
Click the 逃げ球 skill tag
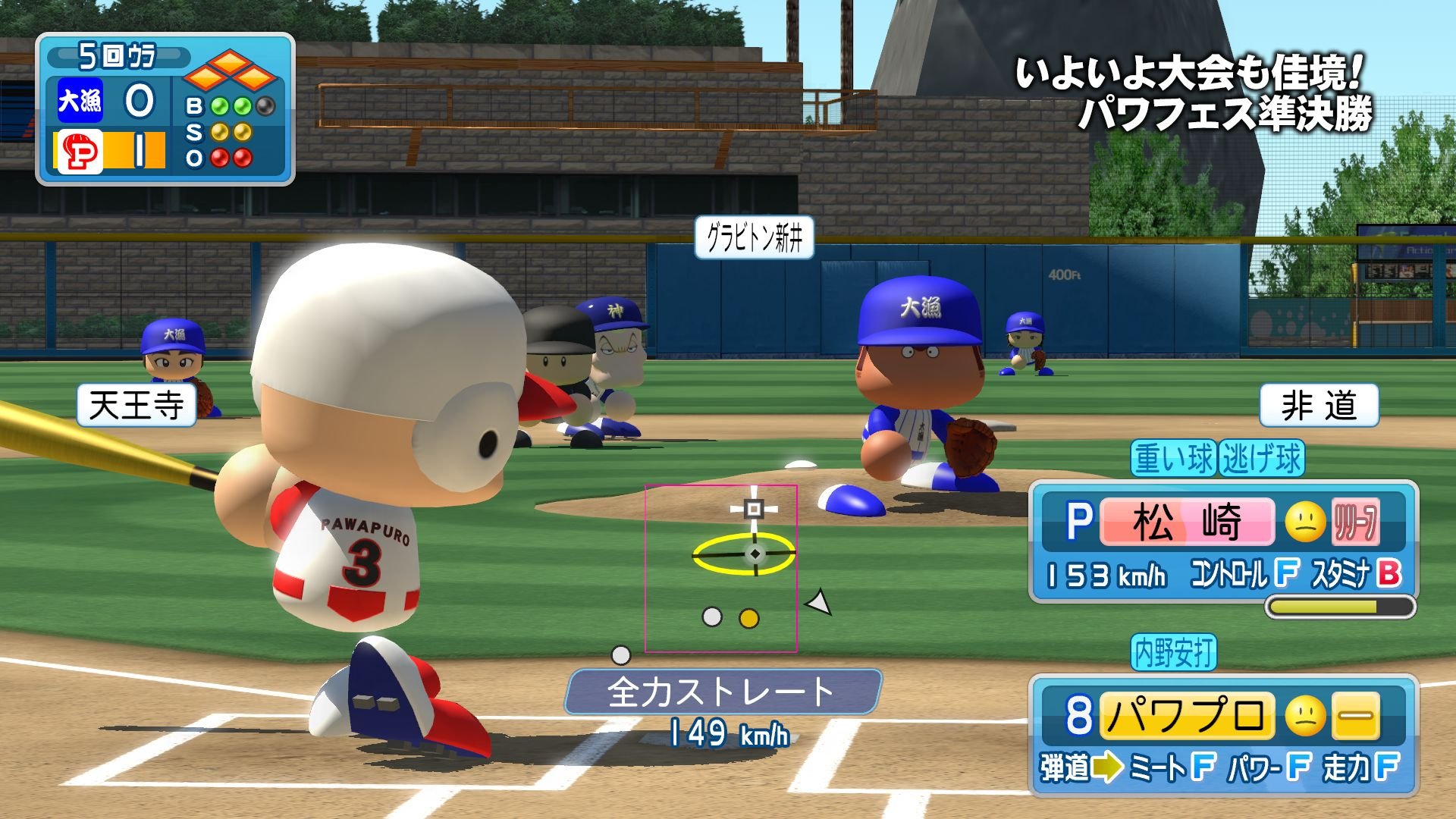[x=1262, y=459]
